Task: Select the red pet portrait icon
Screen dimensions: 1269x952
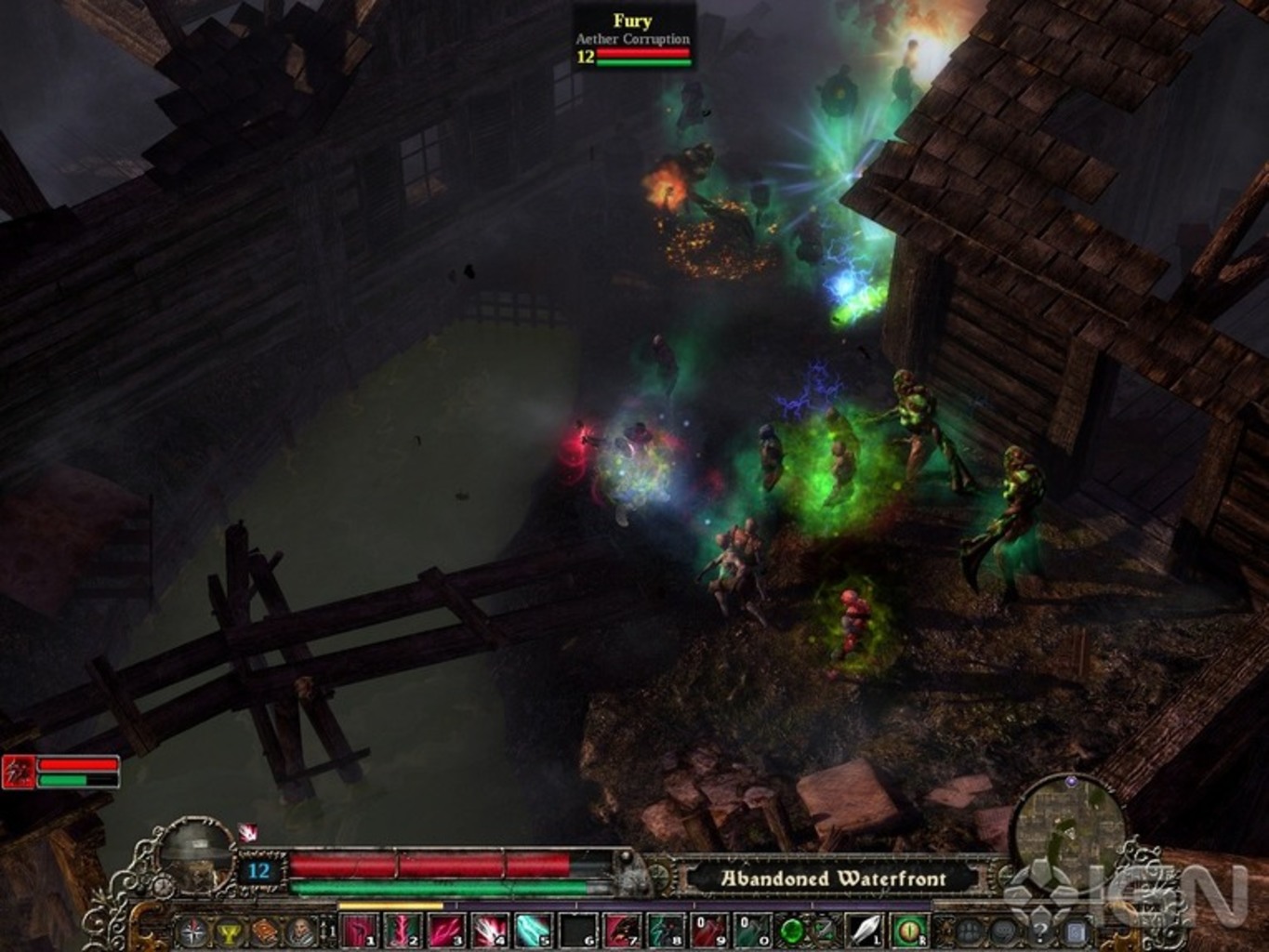Action: point(19,772)
